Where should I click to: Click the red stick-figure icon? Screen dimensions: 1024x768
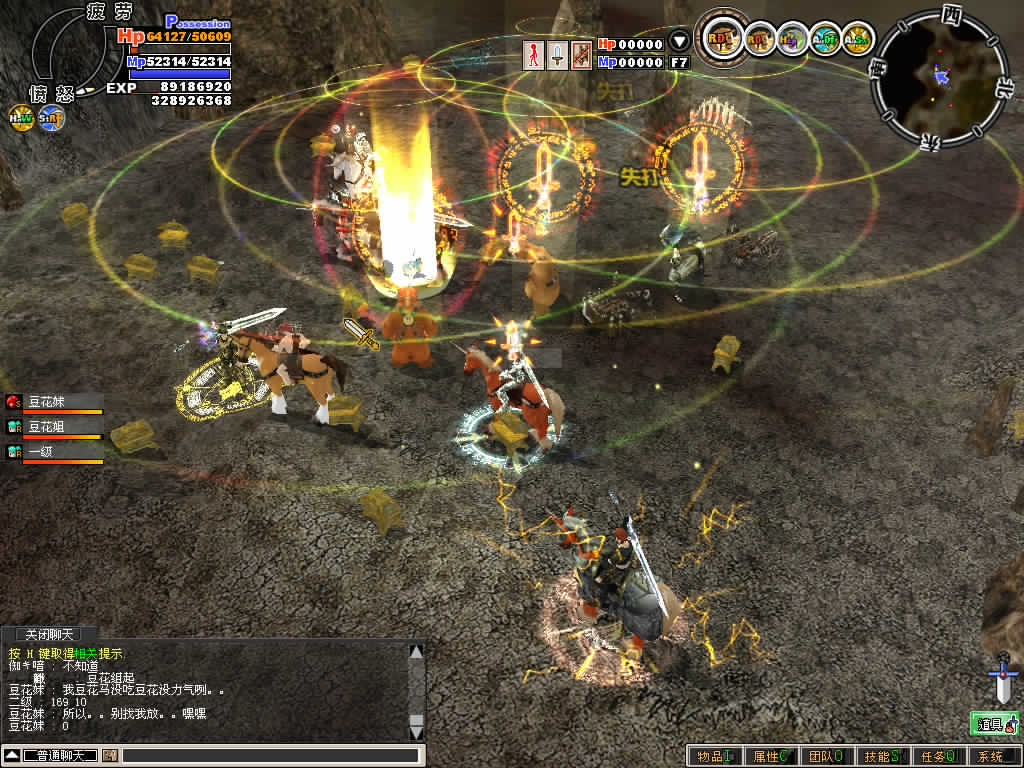pos(534,54)
